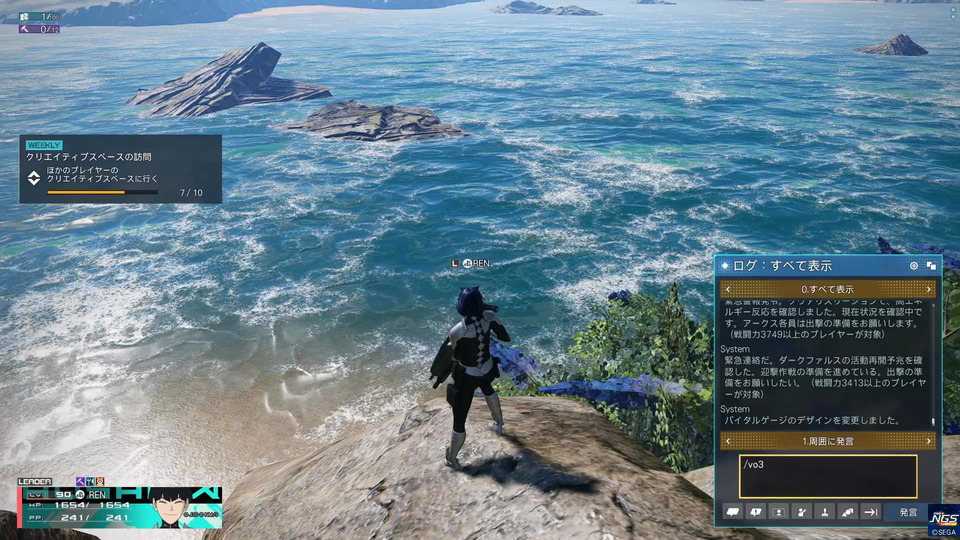The image size is (960, 540).
Task: Open the chat log settings gear
Action: [x=913, y=266]
